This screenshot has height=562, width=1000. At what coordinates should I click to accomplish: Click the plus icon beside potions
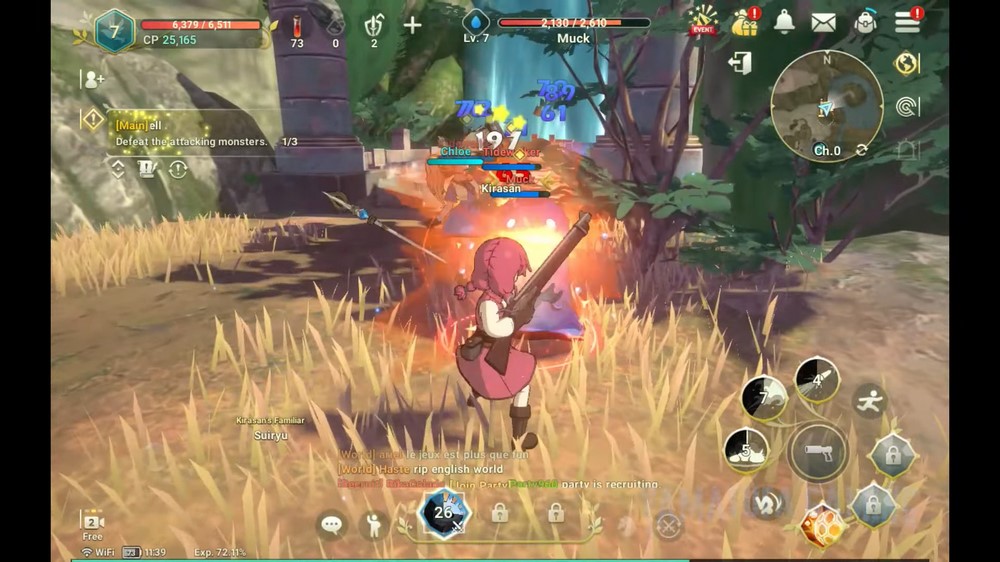[412, 25]
